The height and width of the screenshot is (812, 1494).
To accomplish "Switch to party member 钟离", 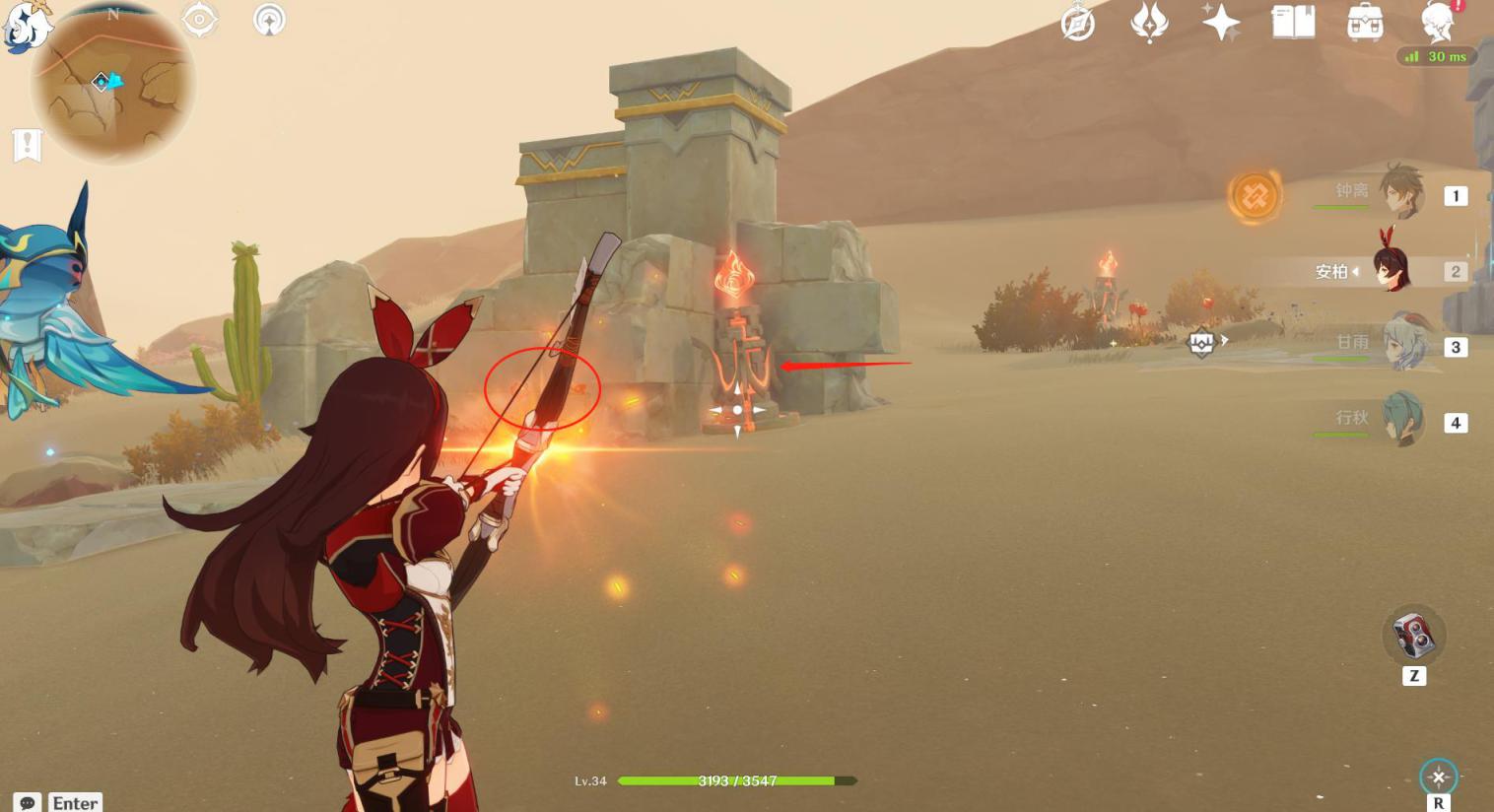I will (x=1399, y=192).
